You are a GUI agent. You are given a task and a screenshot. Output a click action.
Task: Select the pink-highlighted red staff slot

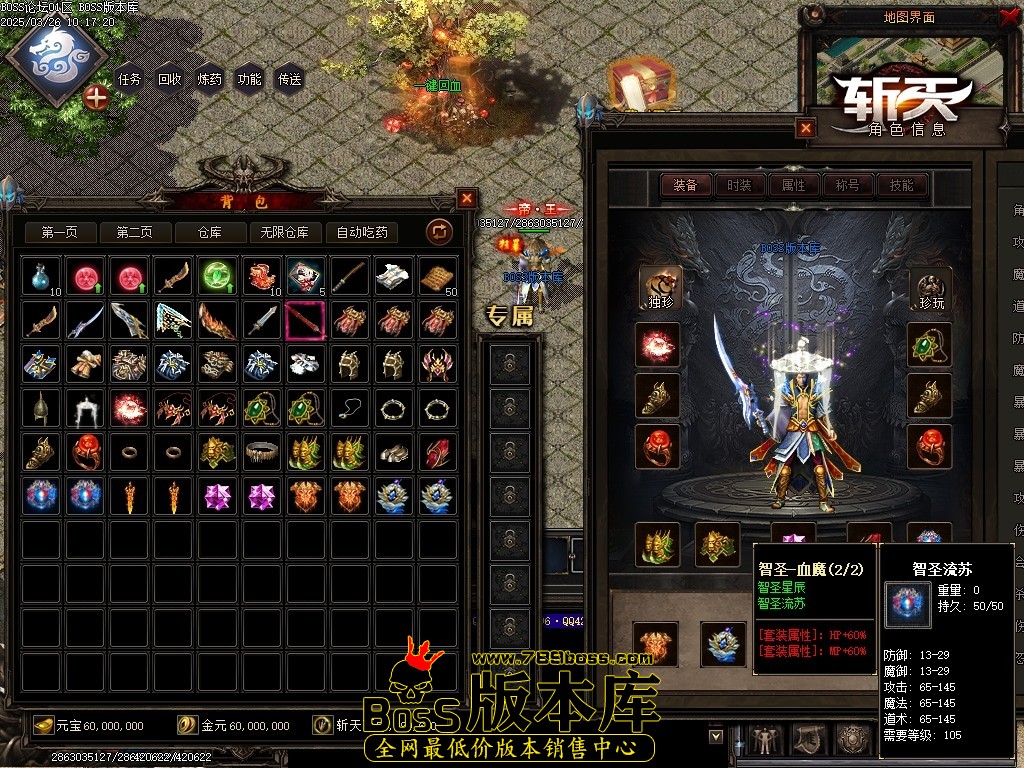[x=305, y=321]
